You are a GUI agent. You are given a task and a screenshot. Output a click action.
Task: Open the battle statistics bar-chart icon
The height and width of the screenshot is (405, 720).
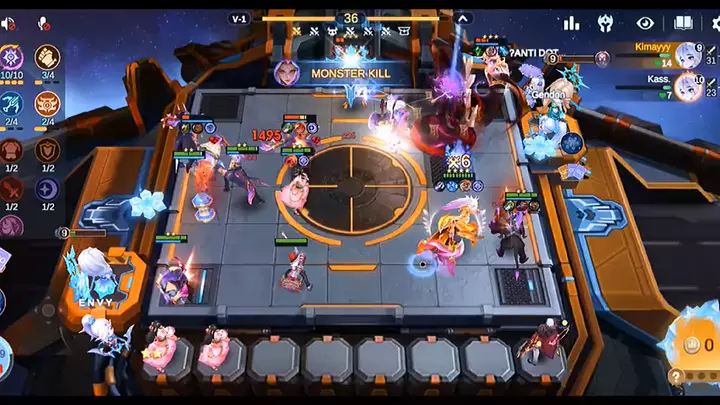[571, 22]
